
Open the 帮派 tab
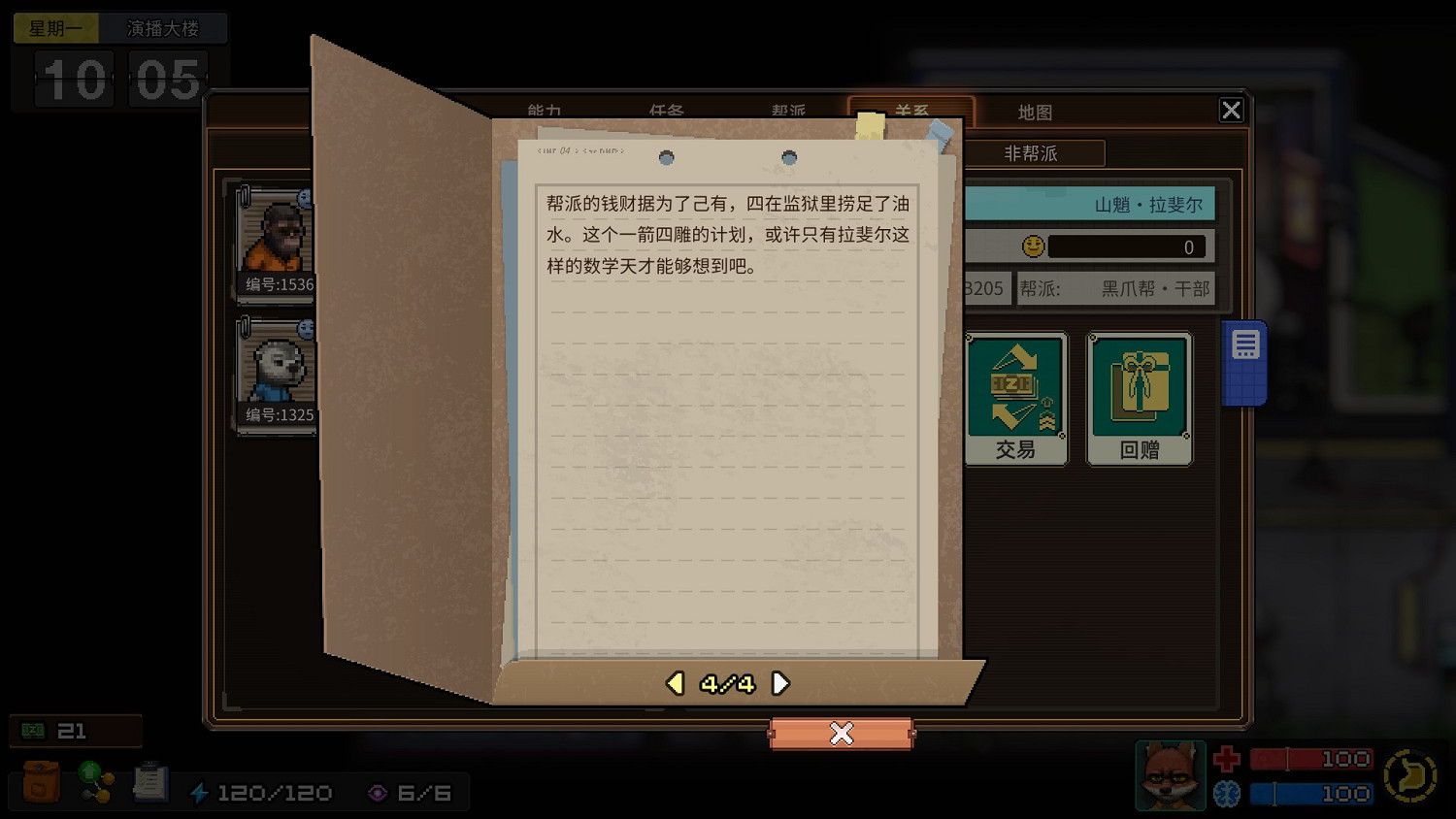tap(788, 112)
